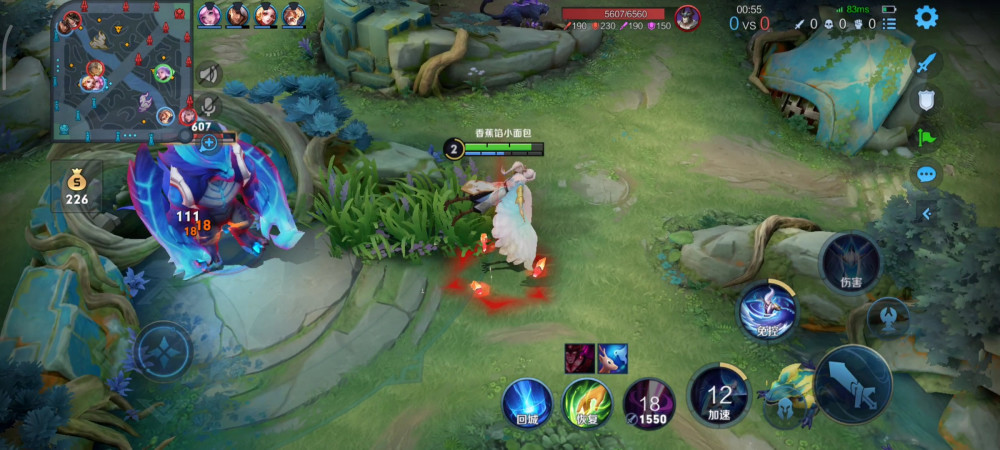Viewport: 1000px width, 450px height.
Task: Activate the 伤害 damage skill
Action: (x=850, y=265)
